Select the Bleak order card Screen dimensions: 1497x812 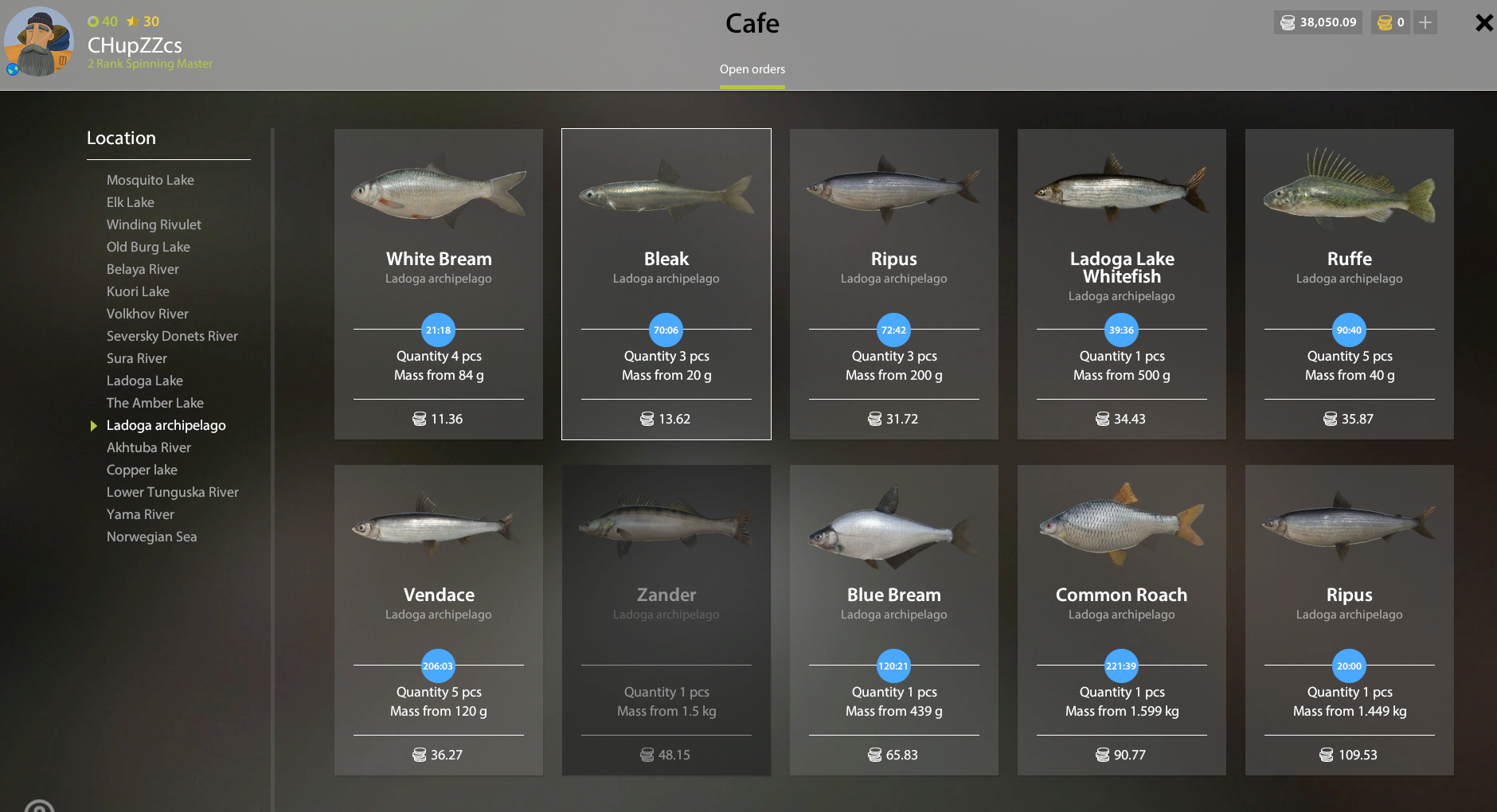666,284
